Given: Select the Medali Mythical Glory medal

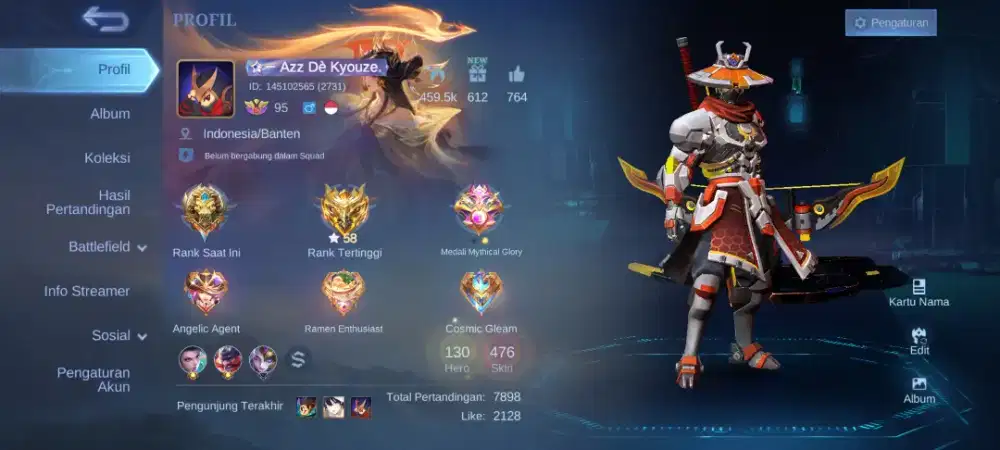Looking at the screenshot, I should [x=481, y=210].
